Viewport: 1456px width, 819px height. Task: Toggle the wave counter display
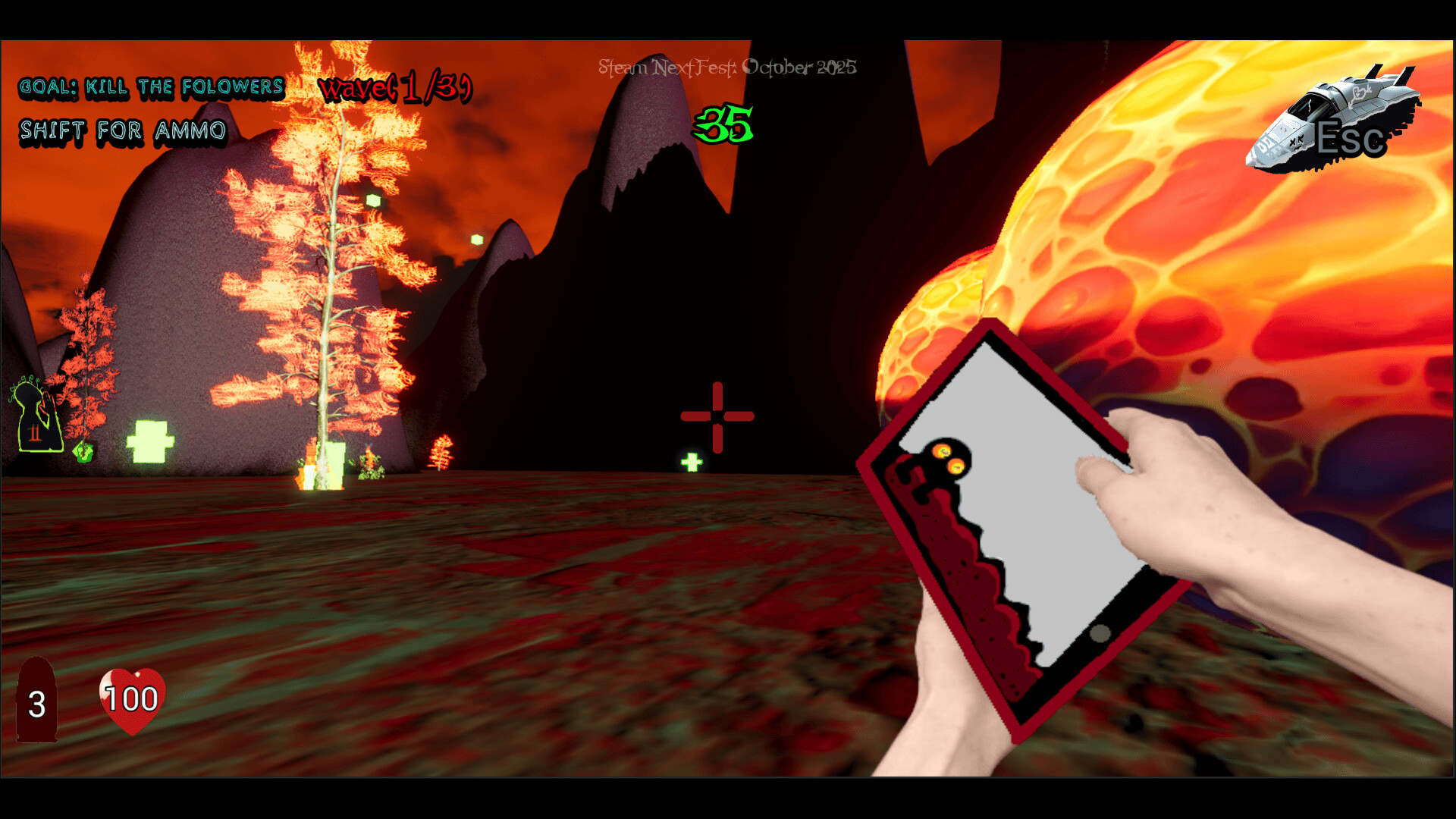[394, 87]
